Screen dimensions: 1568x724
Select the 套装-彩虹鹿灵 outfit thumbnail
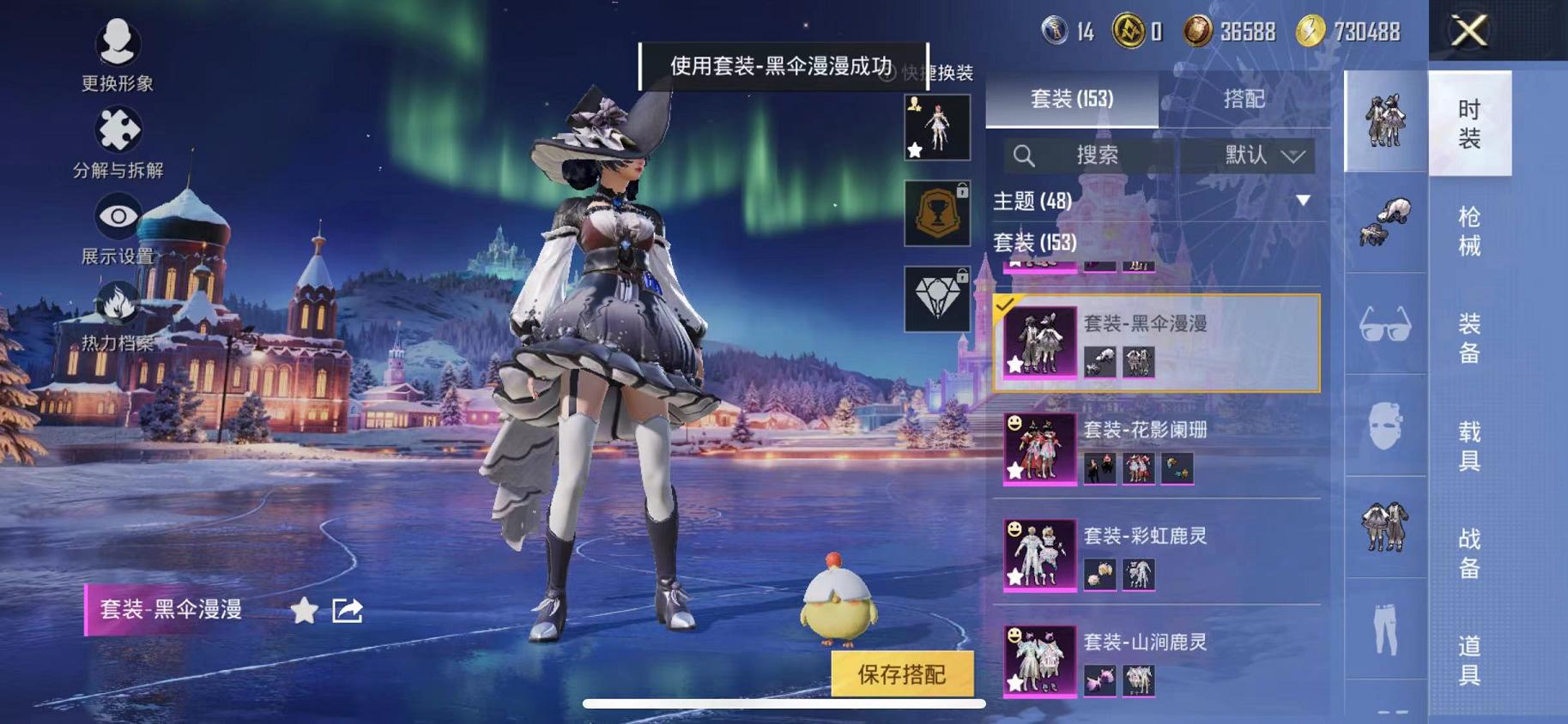point(1038,556)
